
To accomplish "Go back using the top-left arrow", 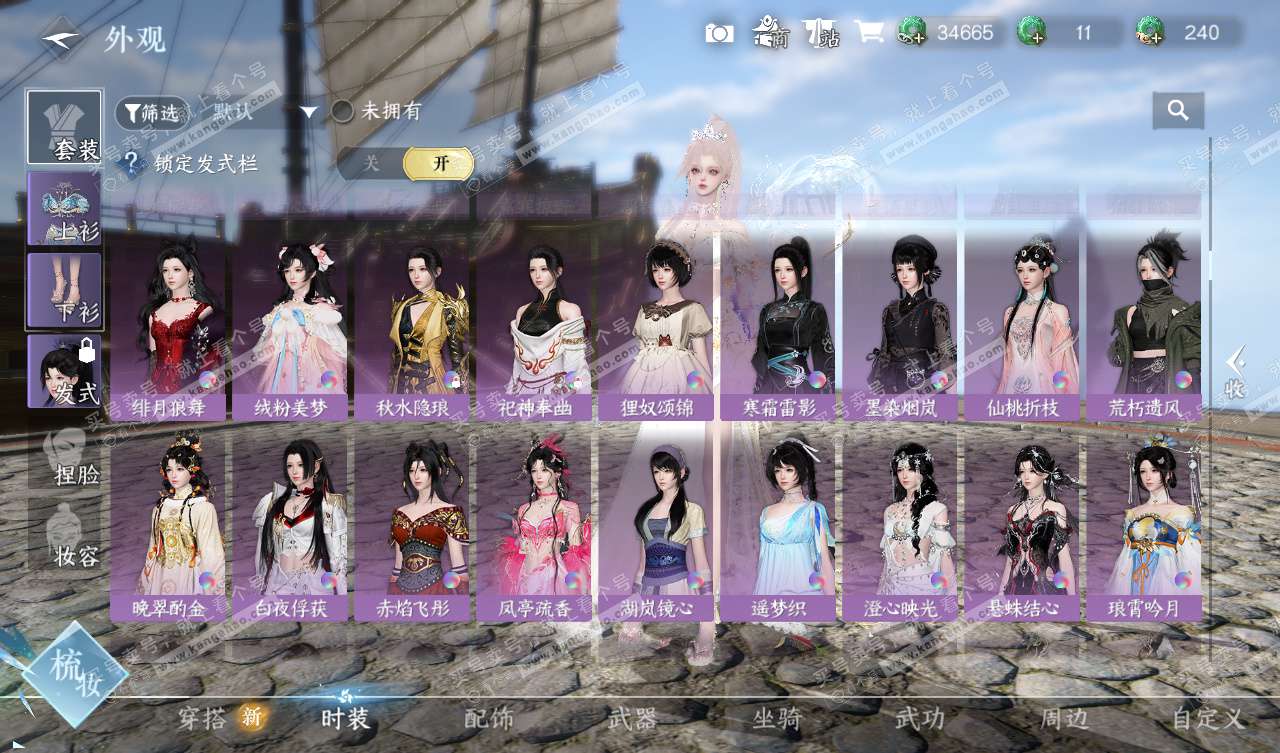I will pyautogui.click(x=61, y=38).
